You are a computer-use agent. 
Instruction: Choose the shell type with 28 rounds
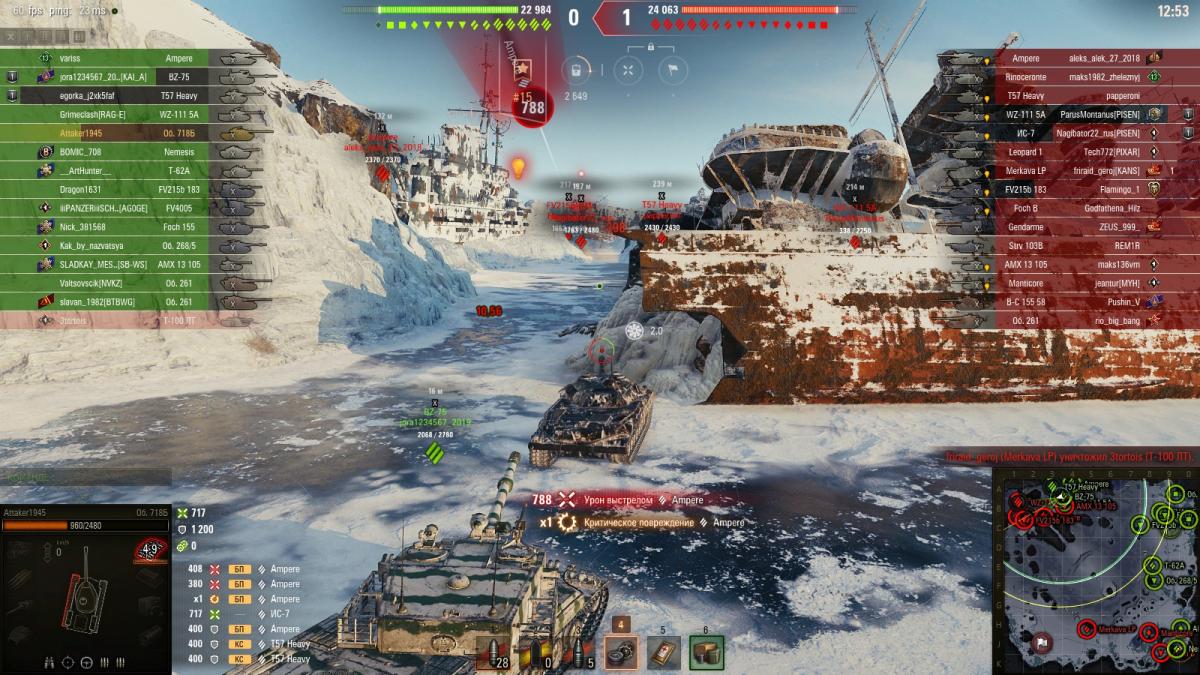pyautogui.click(x=493, y=652)
